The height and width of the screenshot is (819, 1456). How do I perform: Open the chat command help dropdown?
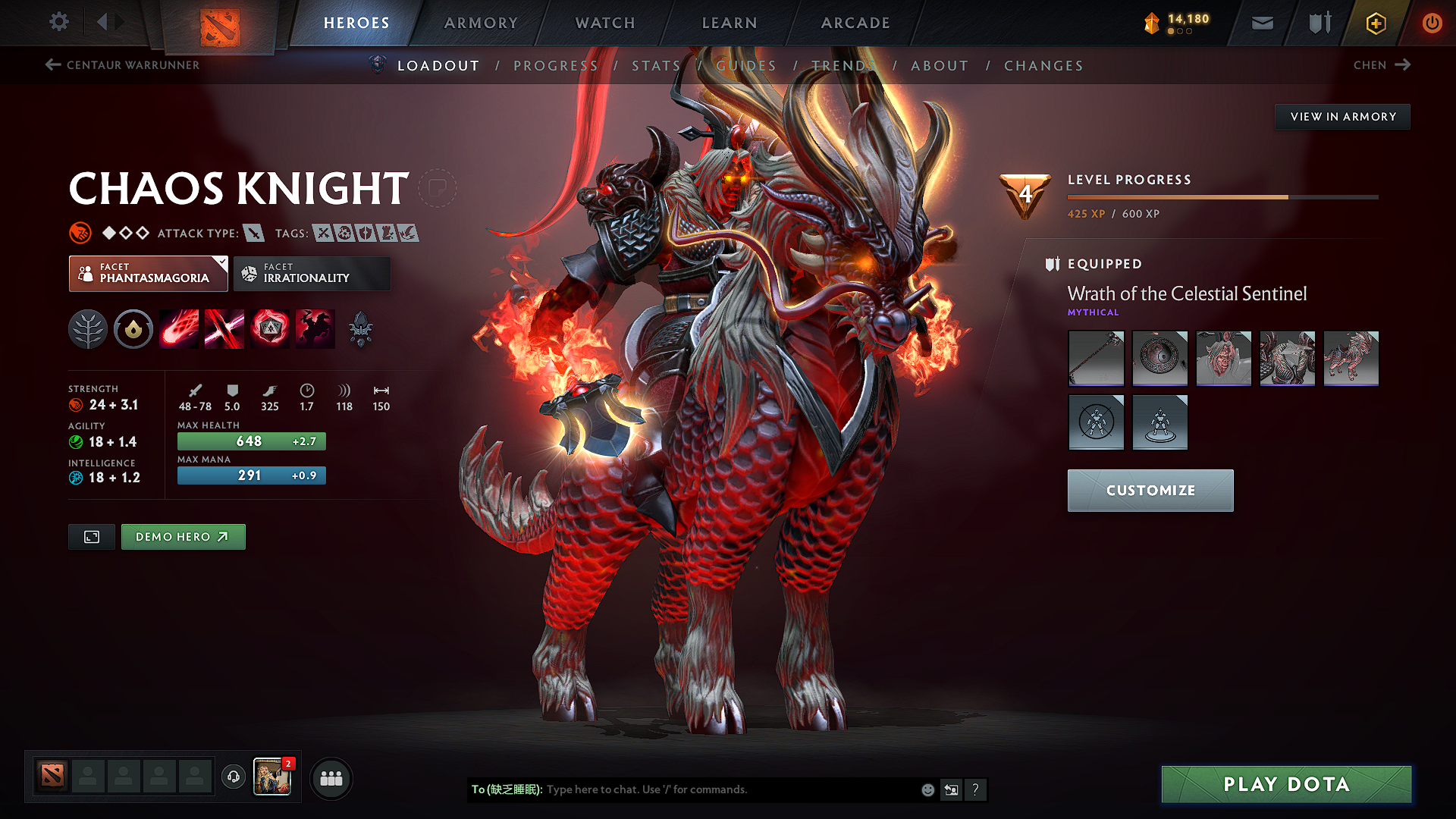pos(976,789)
